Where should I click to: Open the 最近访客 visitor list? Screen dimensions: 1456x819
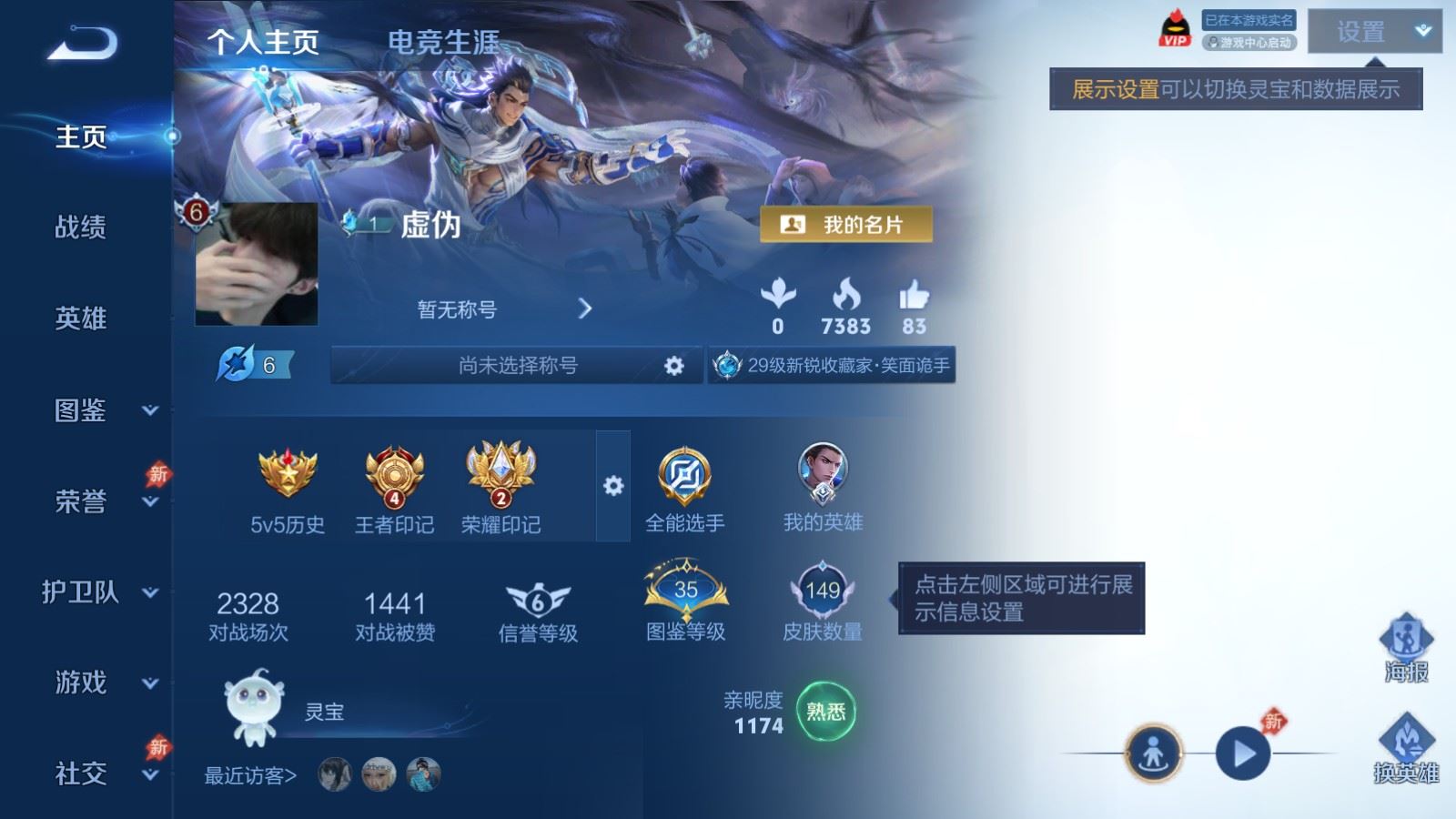point(250,775)
